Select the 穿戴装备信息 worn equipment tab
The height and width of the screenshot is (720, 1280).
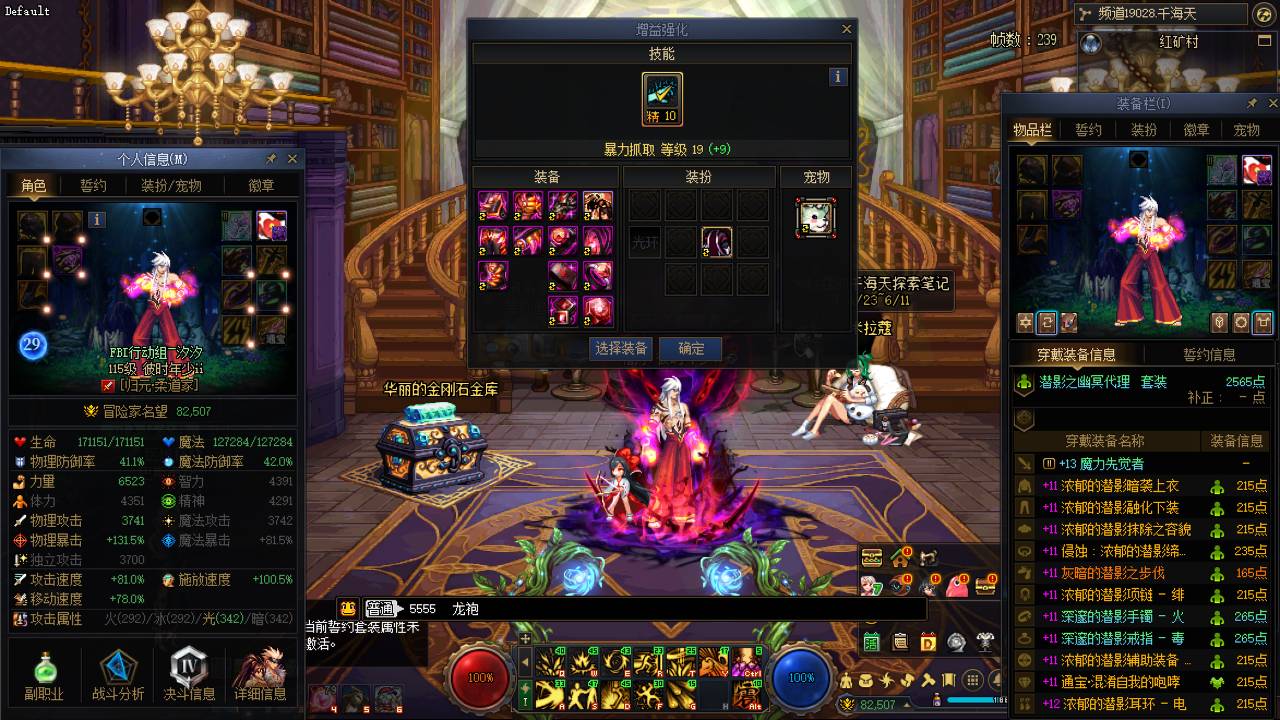coord(1075,355)
